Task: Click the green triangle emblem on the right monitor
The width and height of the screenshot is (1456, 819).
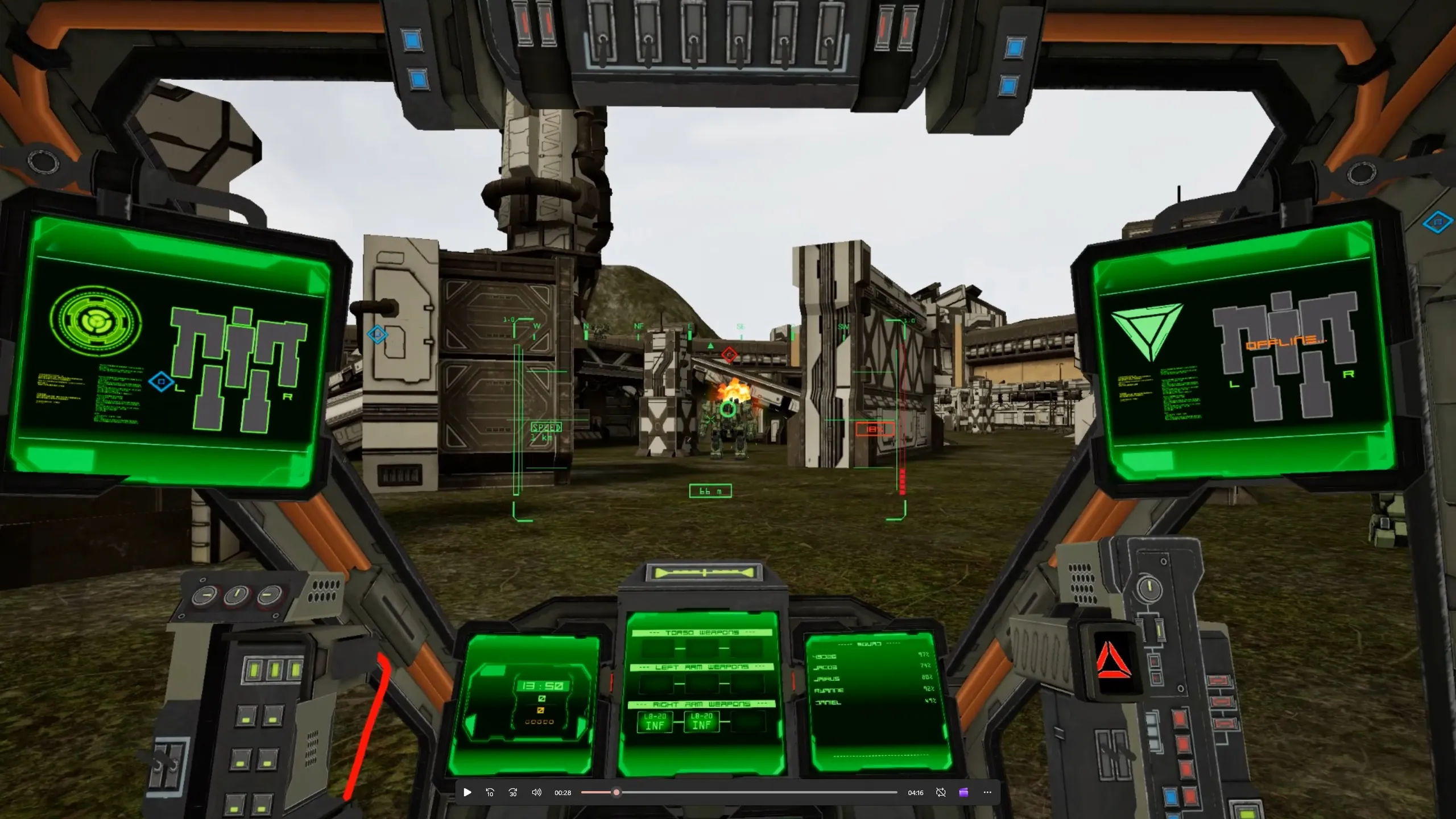Action: (1147, 332)
